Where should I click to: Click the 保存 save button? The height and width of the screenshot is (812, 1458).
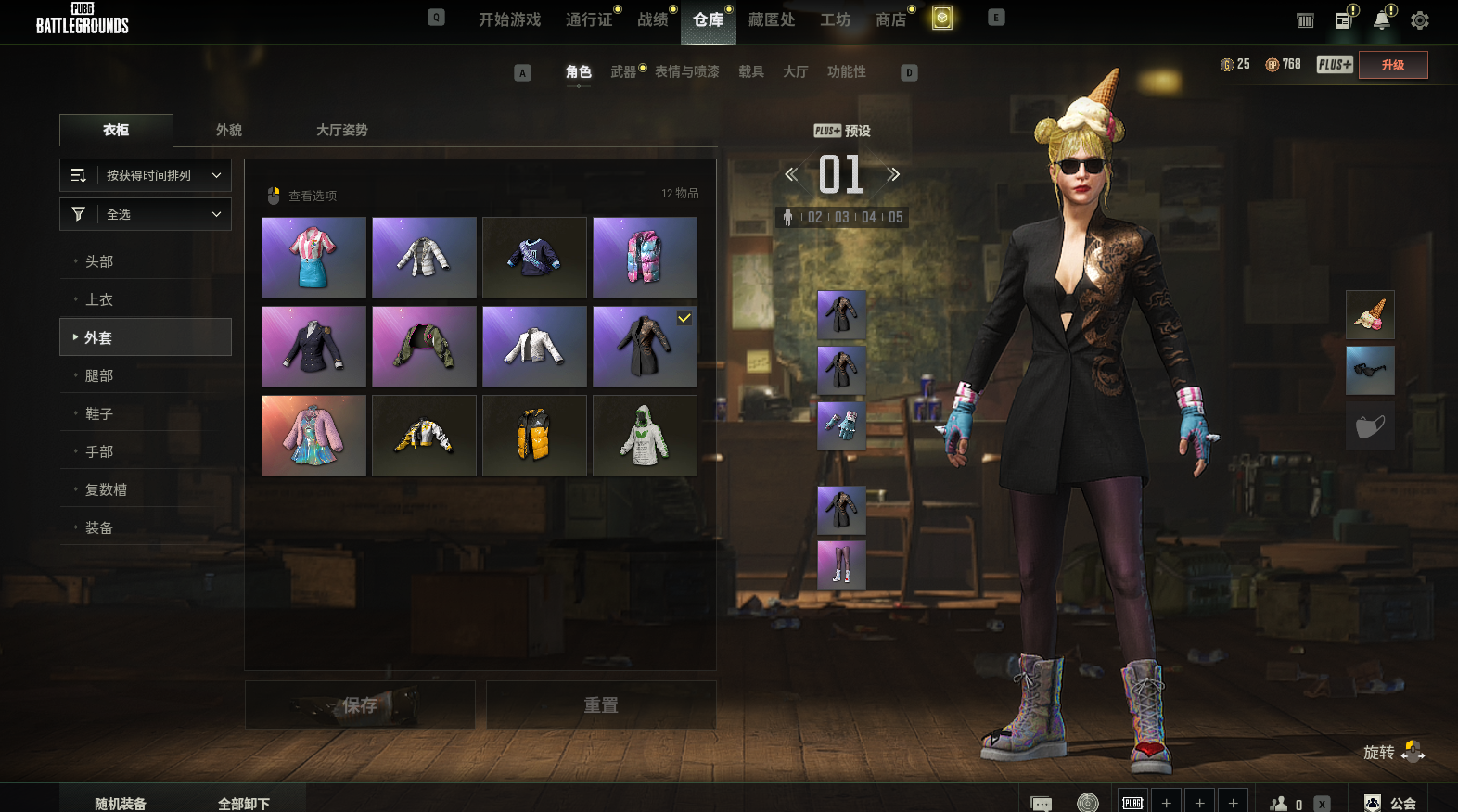click(x=360, y=705)
